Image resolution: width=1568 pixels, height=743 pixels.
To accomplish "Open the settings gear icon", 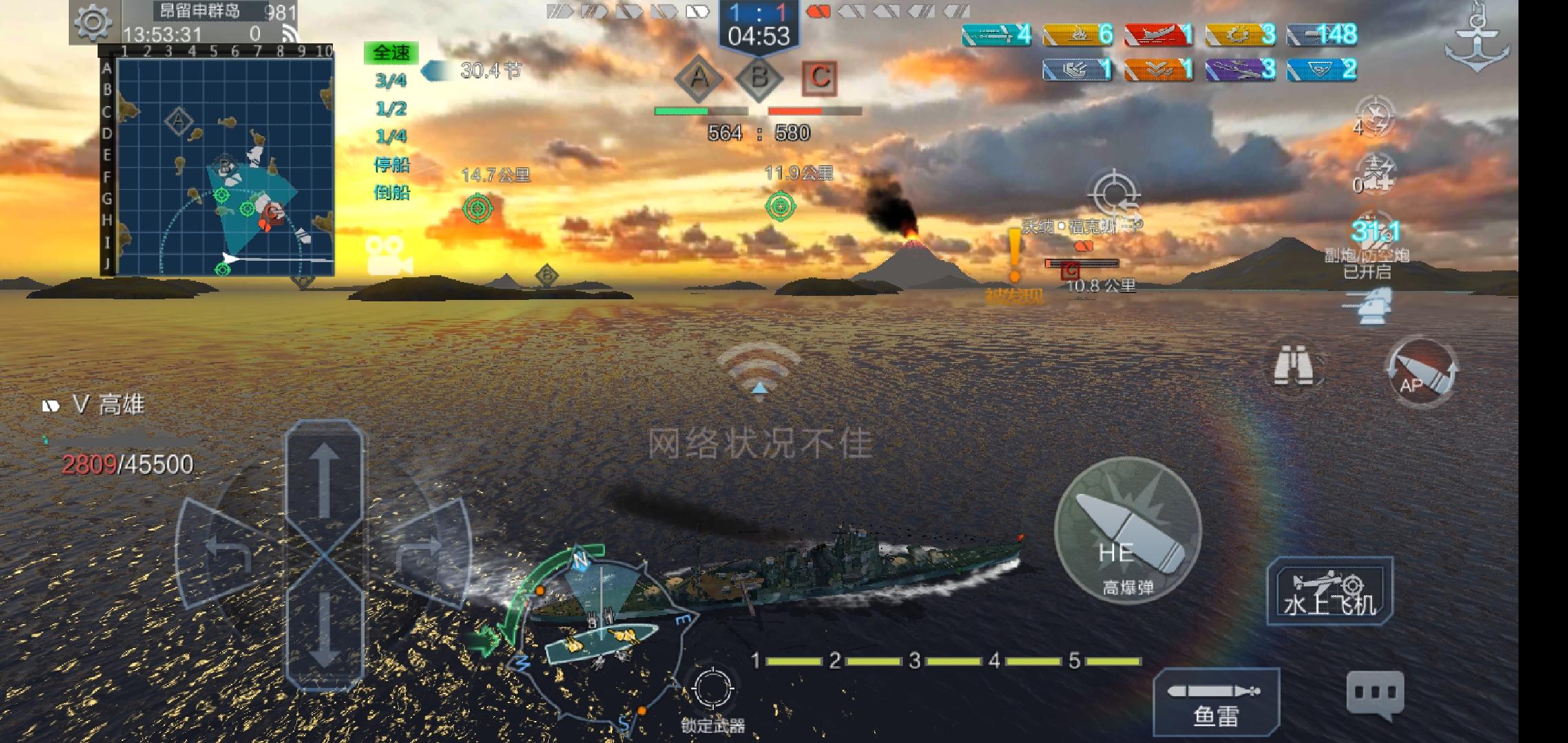I will (x=94, y=23).
